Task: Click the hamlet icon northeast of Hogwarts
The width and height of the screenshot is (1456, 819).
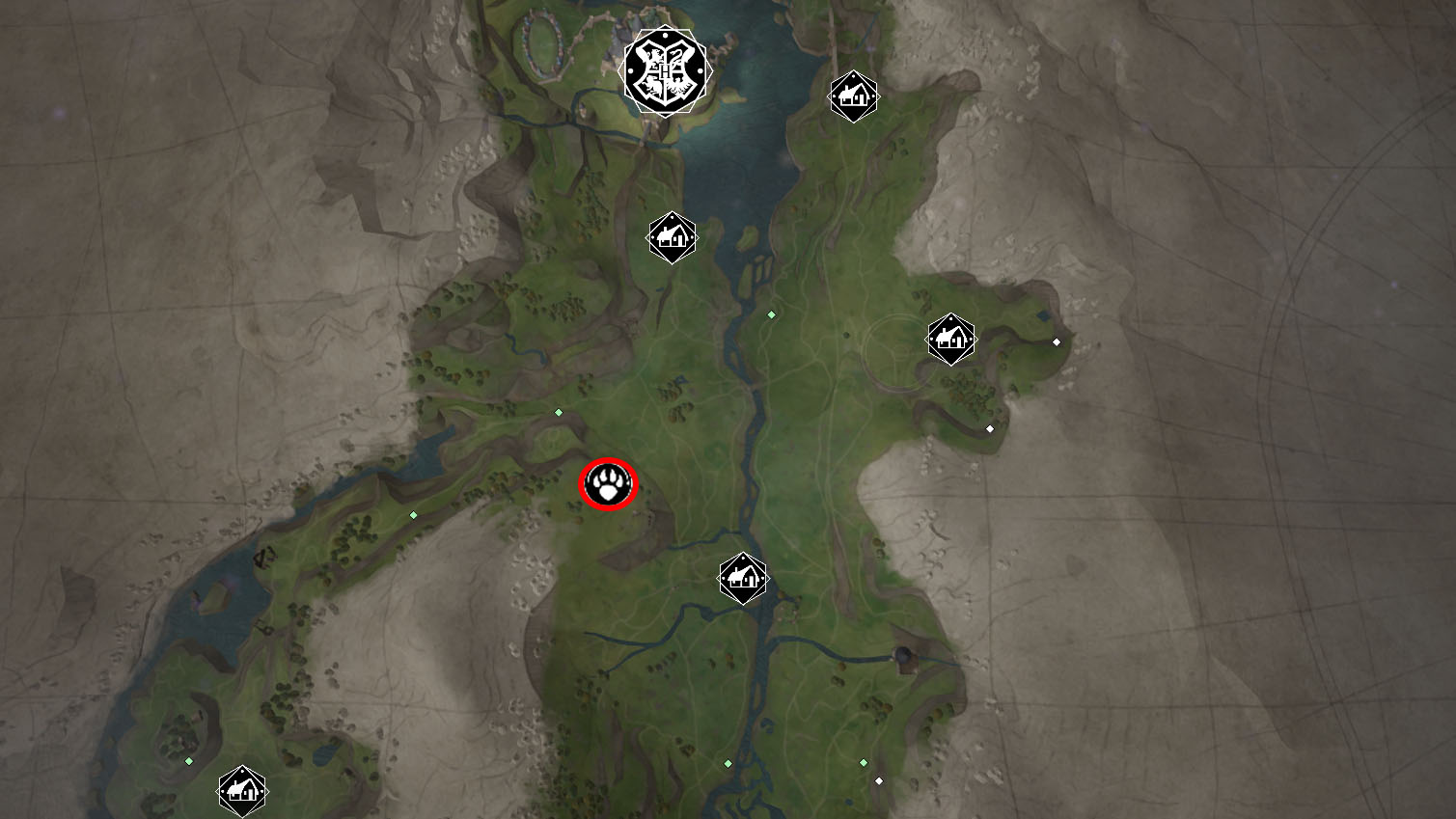Action: pyautogui.click(x=853, y=96)
